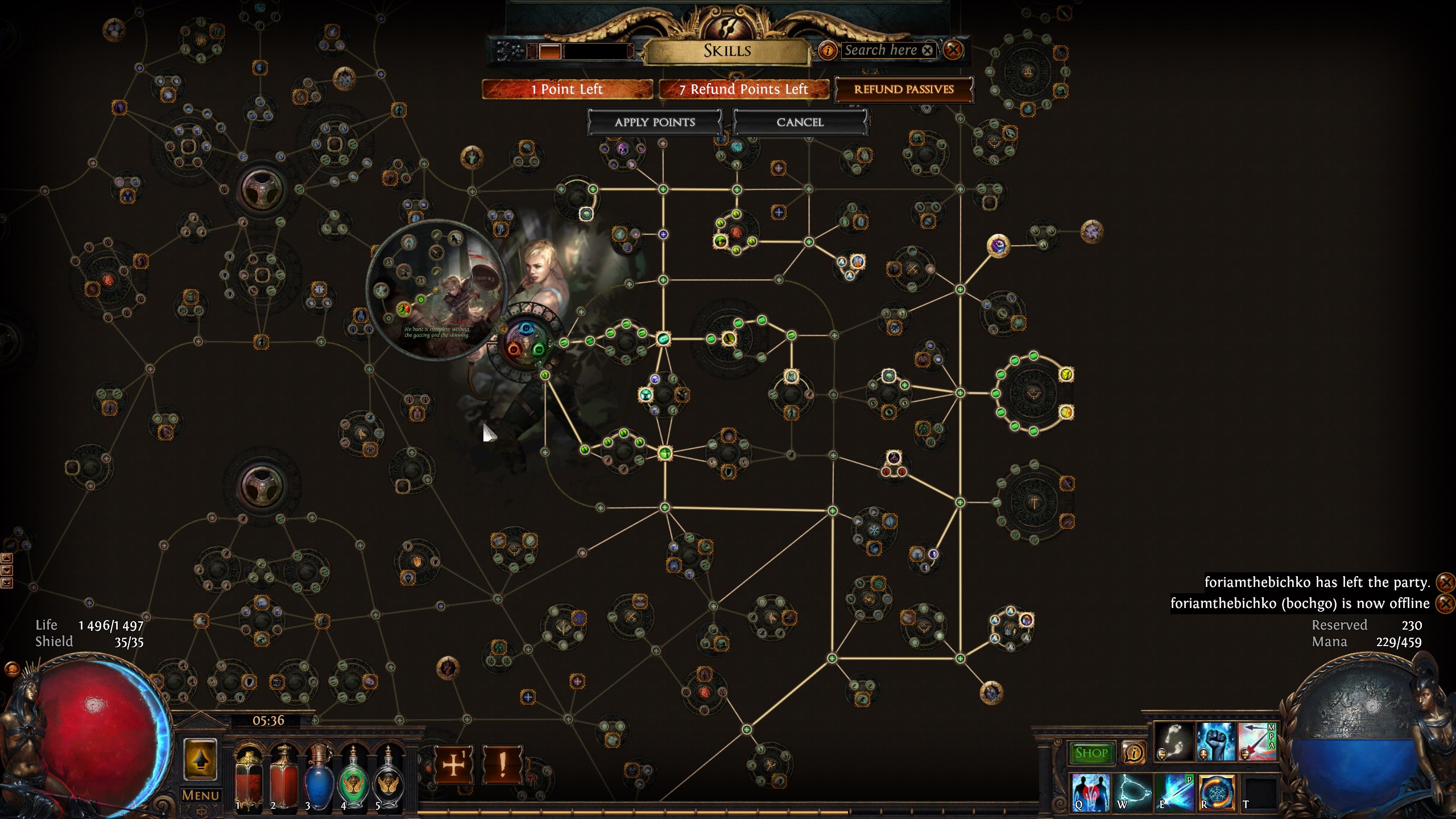Viewport: 1456px width, 819px height.
Task: Focus the 'Search here' passive search field
Action: click(879, 50)
